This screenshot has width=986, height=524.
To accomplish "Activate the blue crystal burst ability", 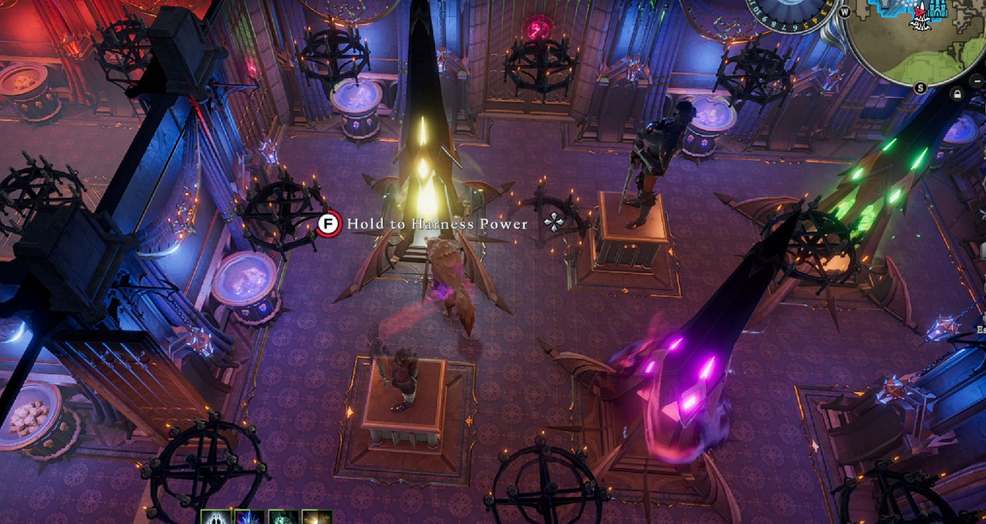I will click(x=250, y=517).
